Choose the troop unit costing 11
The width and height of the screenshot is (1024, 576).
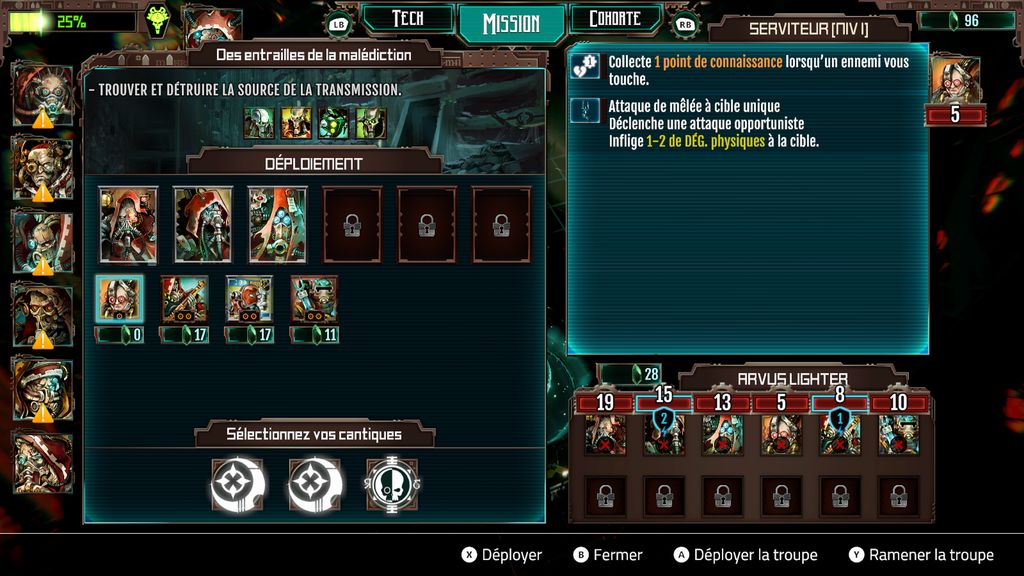click(x=314, y=300)
